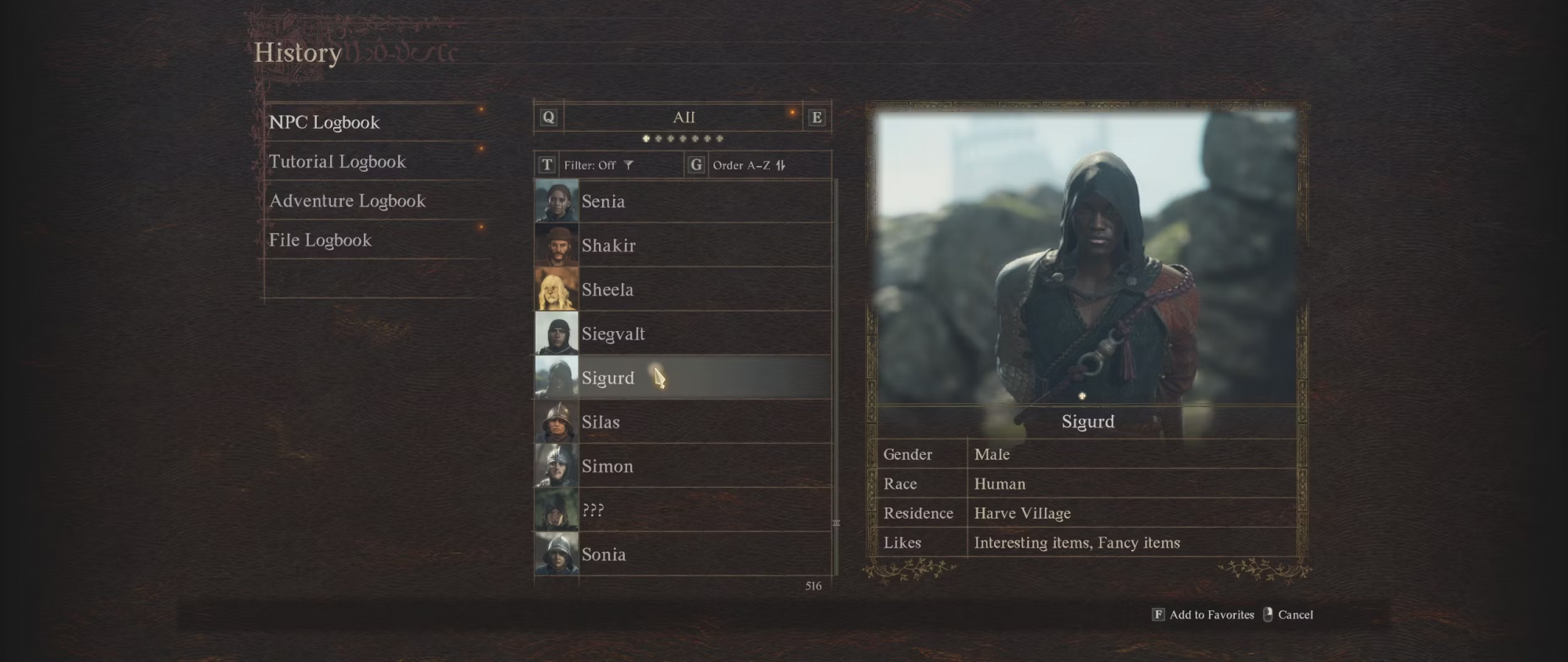1568x662 pixels.
Task: Choose the unknown ??? NPC entry
Action: click(x=682, y=511)
